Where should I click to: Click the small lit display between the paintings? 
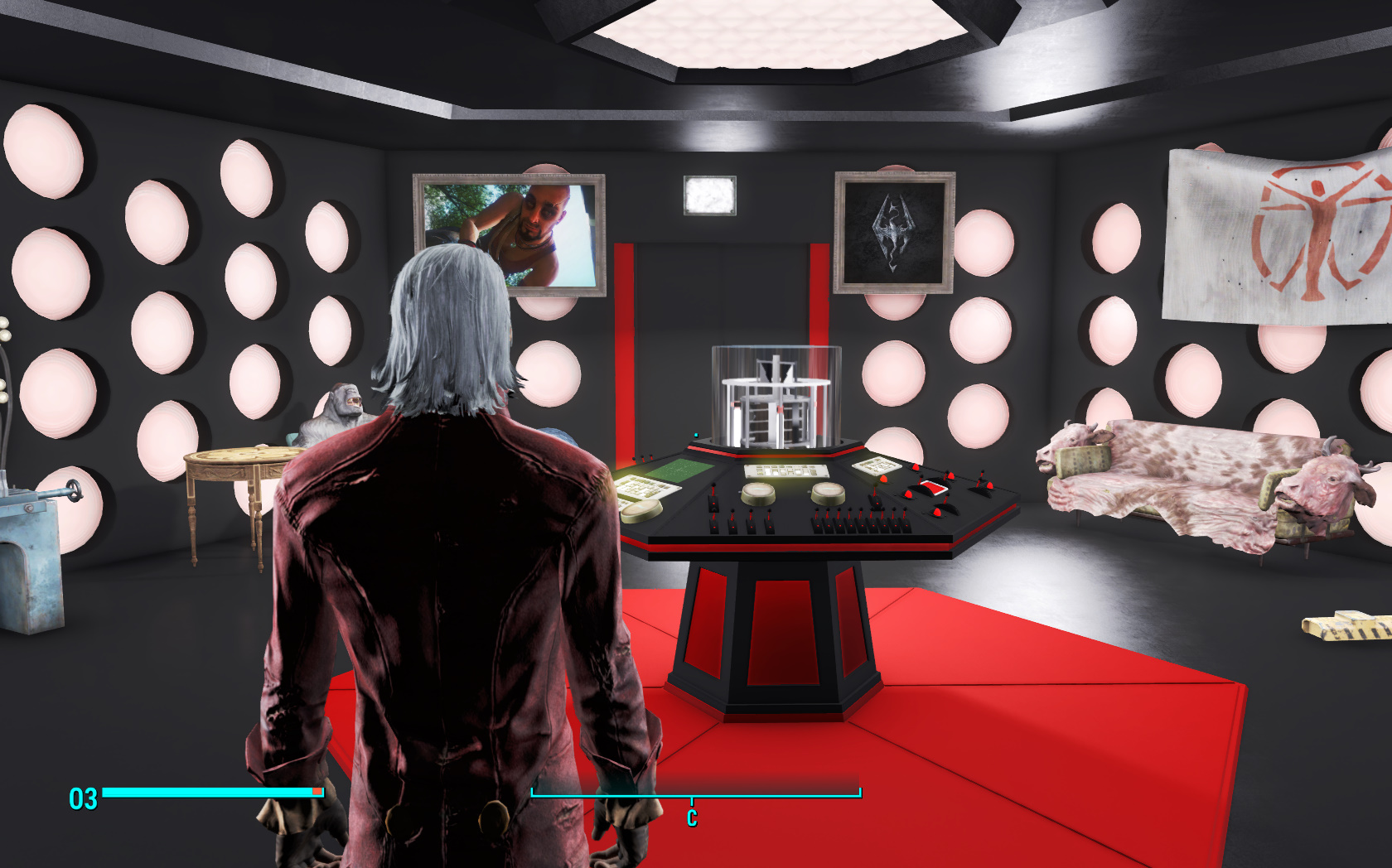[x=711, y=194]
